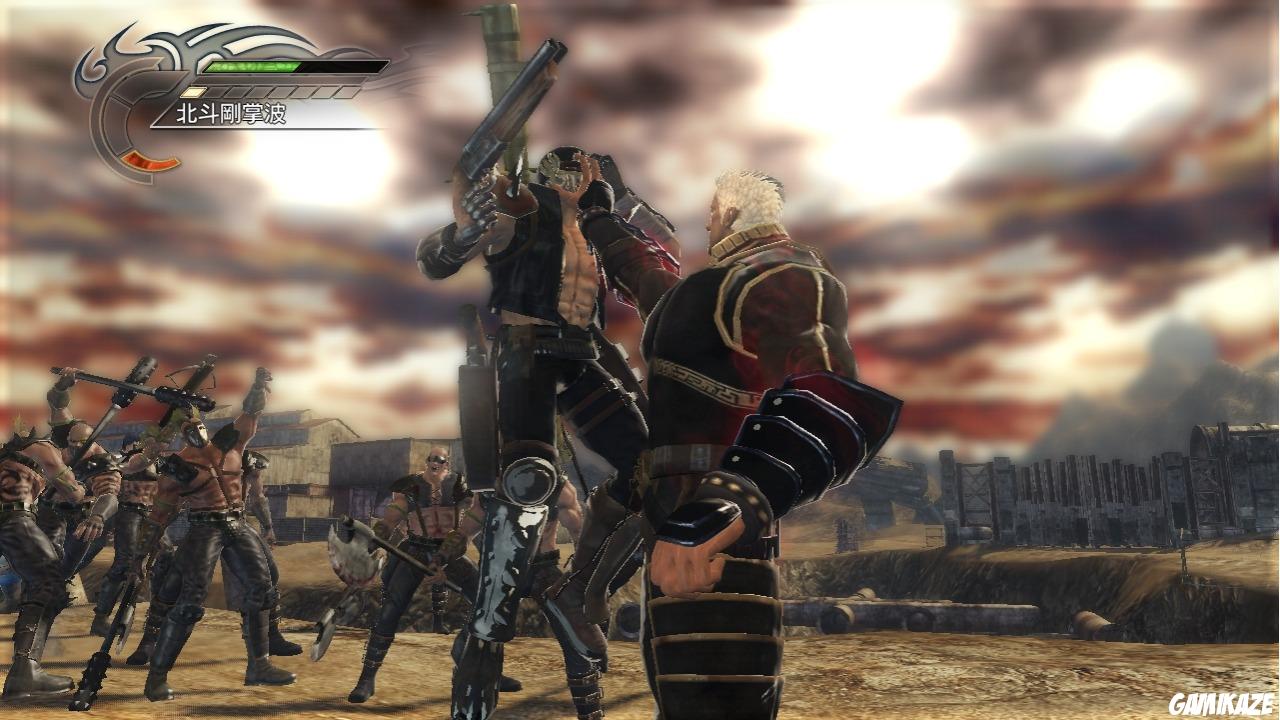1280x720 pixels.
Task: Toggle the empty gauge segment next to the filled one
Action: pos(218,92)
